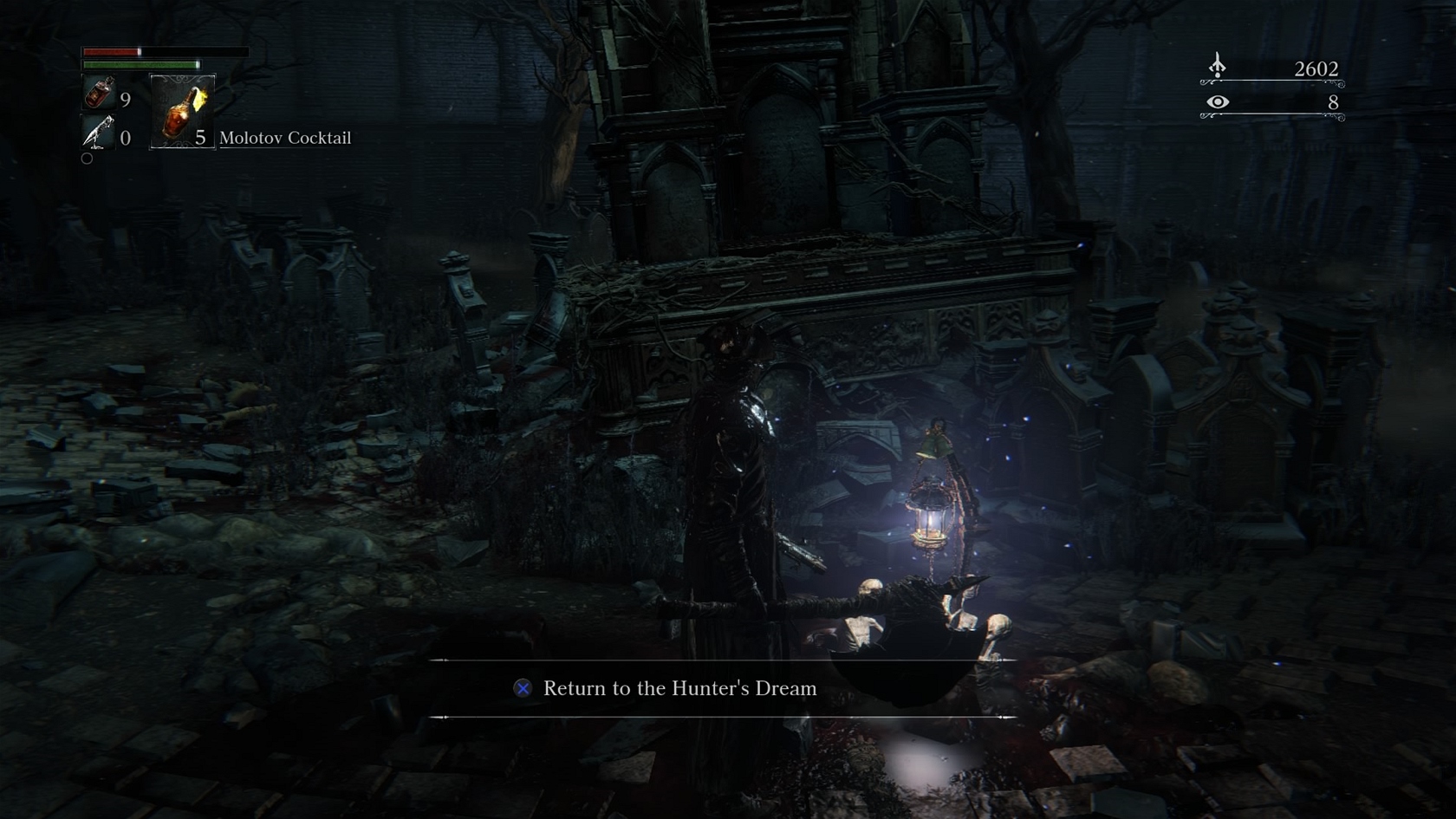Choose the Molotov Cocktail quick item slot

coord(182,111)
